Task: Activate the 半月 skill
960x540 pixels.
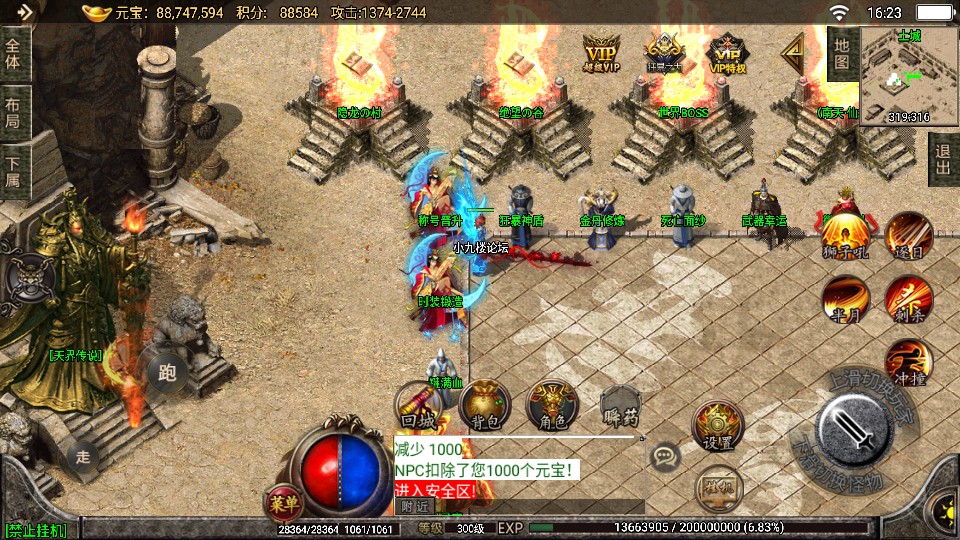Action: (844, 297)
